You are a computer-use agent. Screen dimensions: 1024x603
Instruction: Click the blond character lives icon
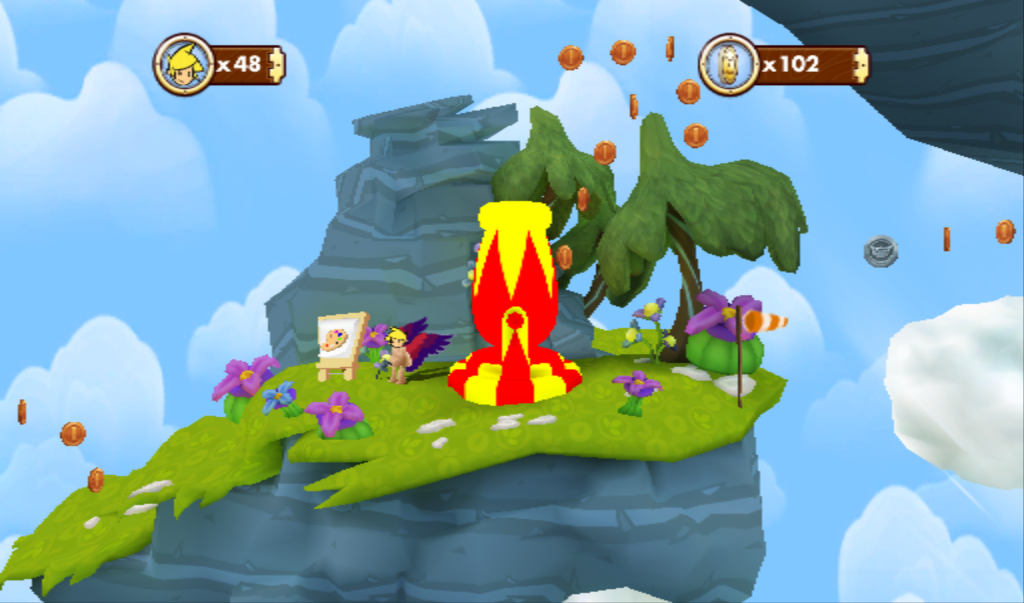pos(184,64)
